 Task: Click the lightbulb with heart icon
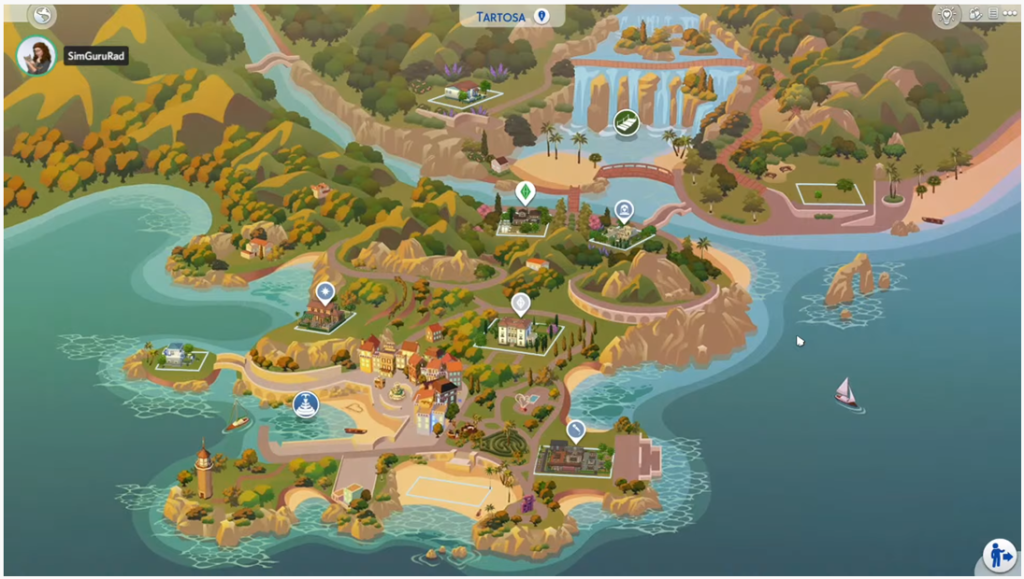click(946, 15)
